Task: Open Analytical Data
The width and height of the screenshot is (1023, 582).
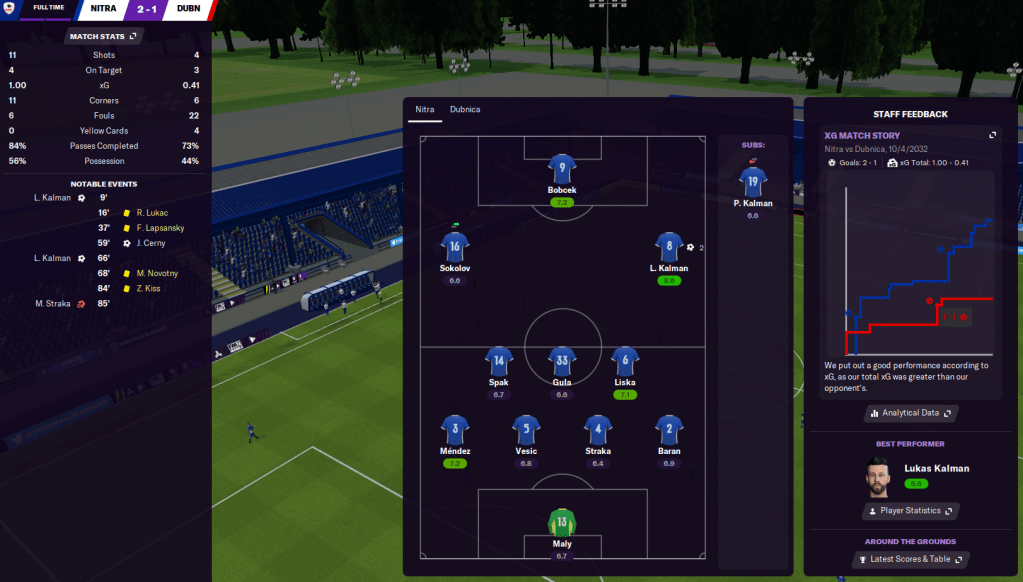Action: tap(910, 413)
